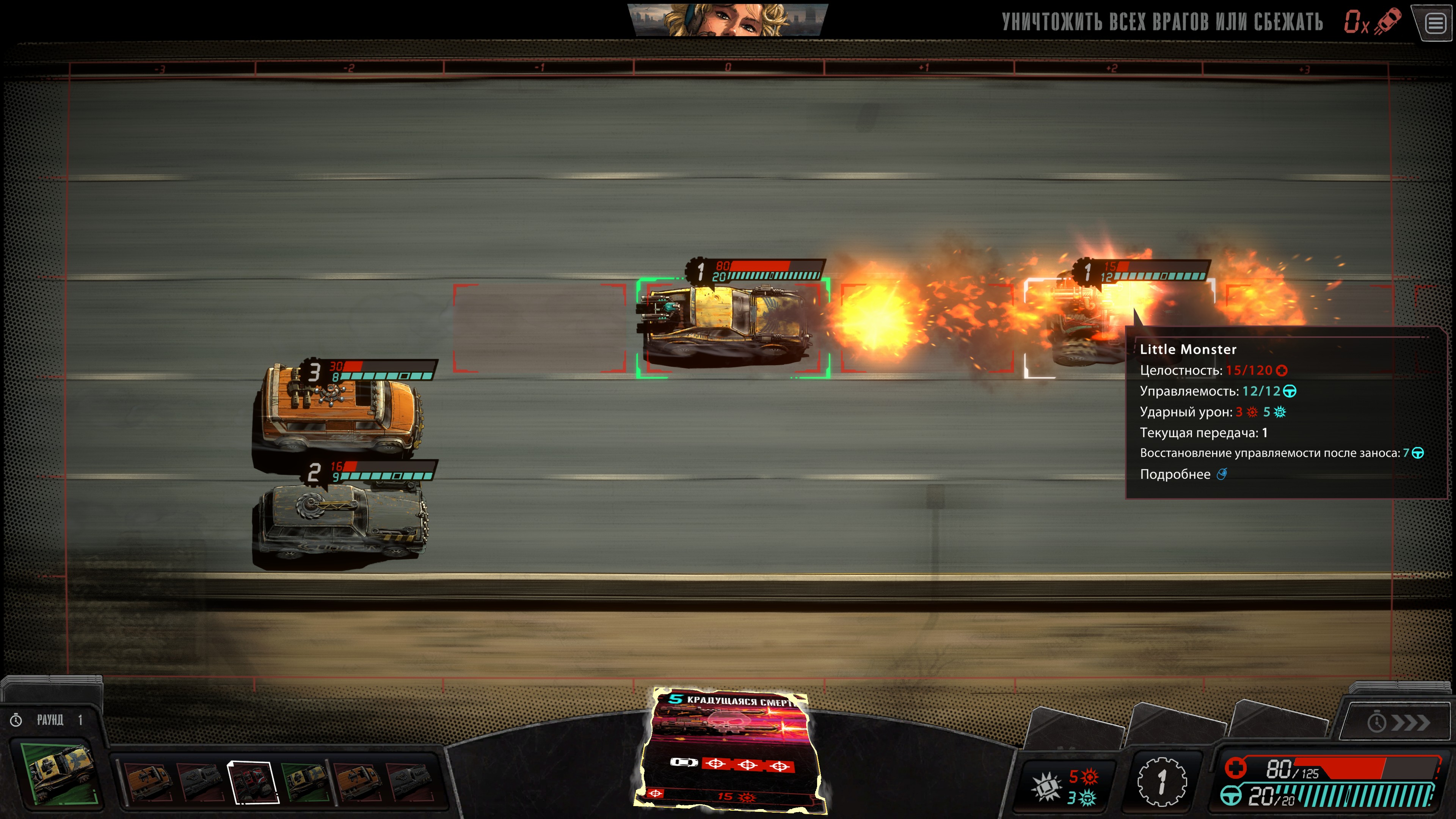The image size is (1456, 819).
Task: Target the orange van enemy with 30 health
Action: [339, 410]
